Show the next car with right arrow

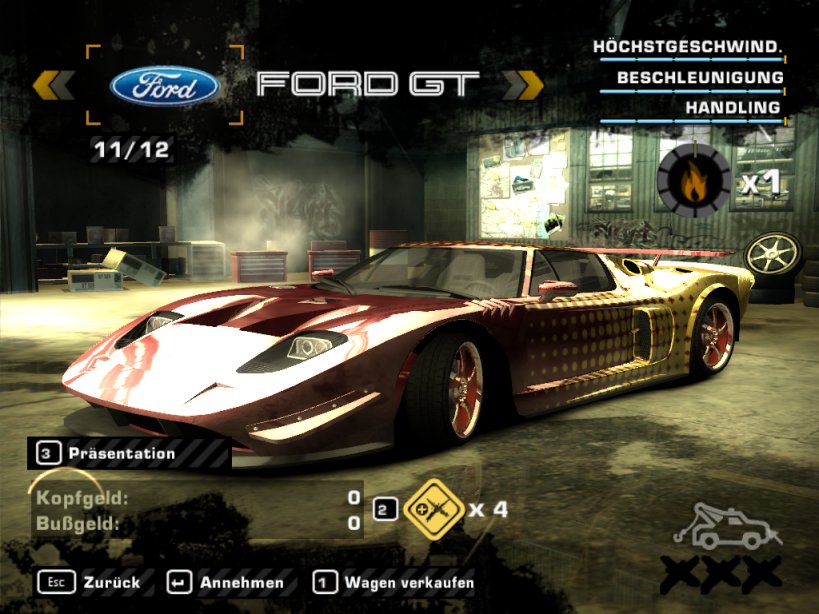click(x=521, y=85)
